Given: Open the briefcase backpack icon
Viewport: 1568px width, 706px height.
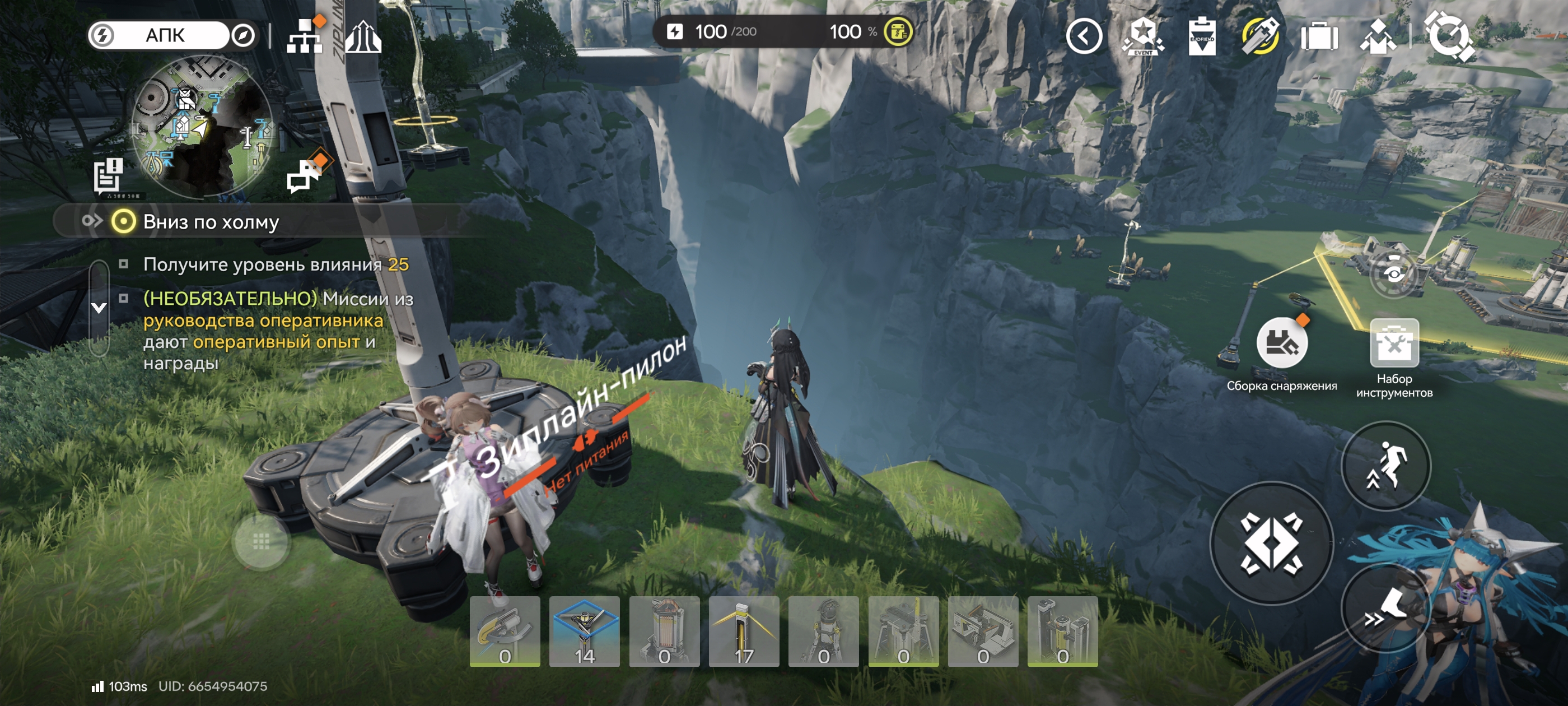Looking at the screenshot, I should 1319,36.
